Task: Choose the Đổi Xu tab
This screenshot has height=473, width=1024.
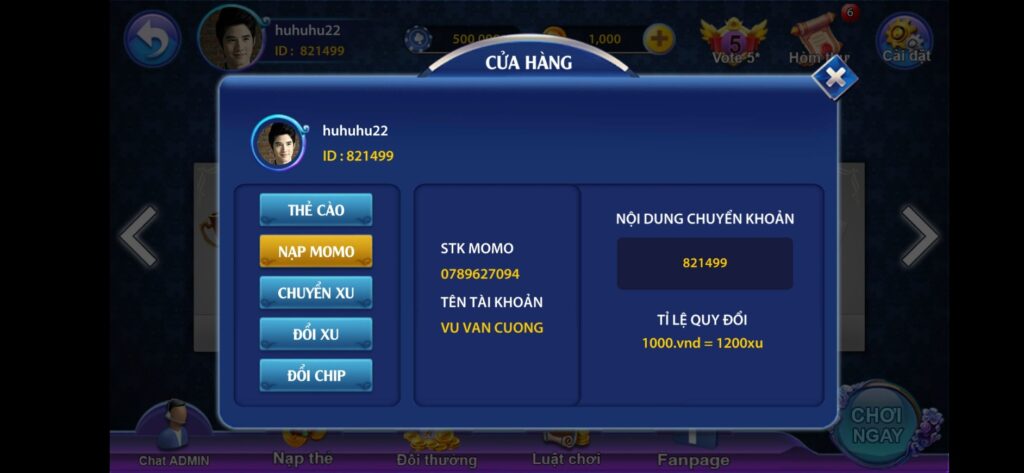Action: click(316, 334)
